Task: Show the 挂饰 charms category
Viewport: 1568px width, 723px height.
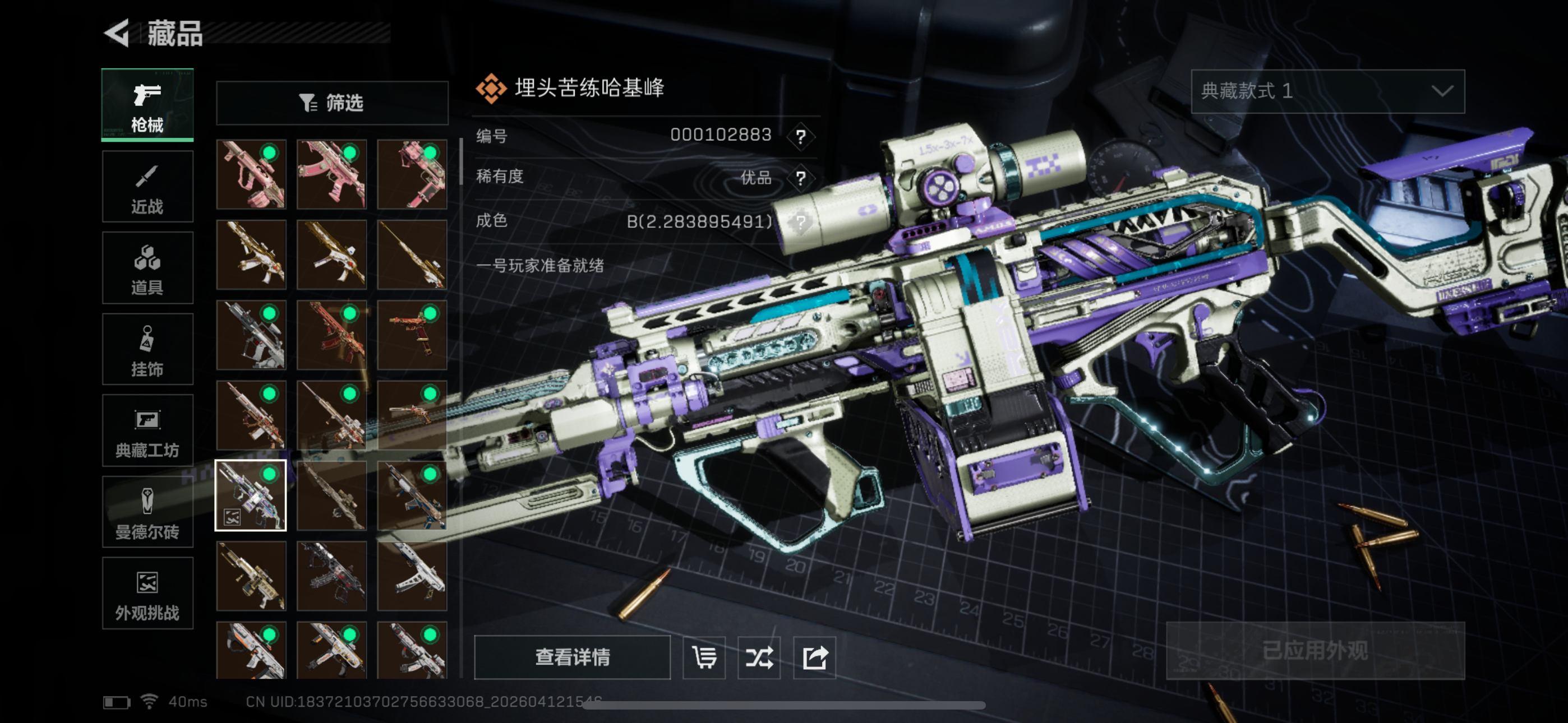Action: point(147,349)
